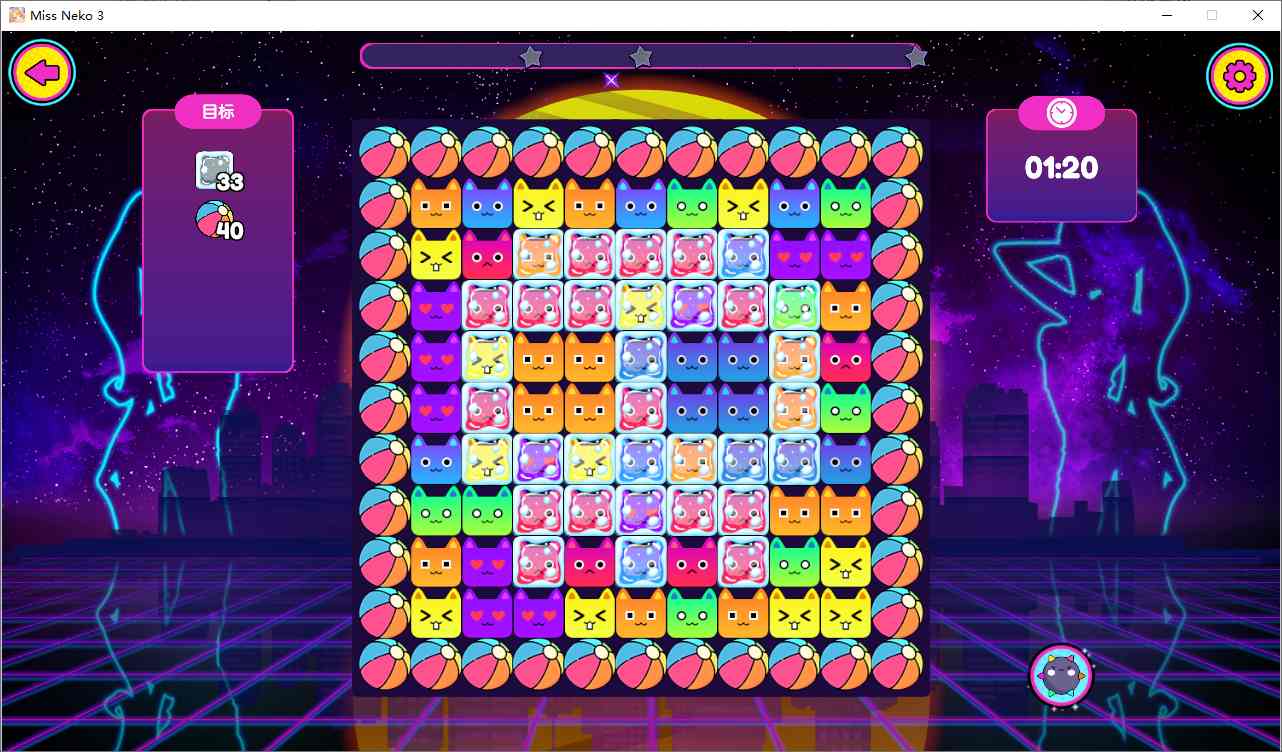Minimize the game window
The height and width of the screenshot is (752, 1282).
[x=1167, y=15]
